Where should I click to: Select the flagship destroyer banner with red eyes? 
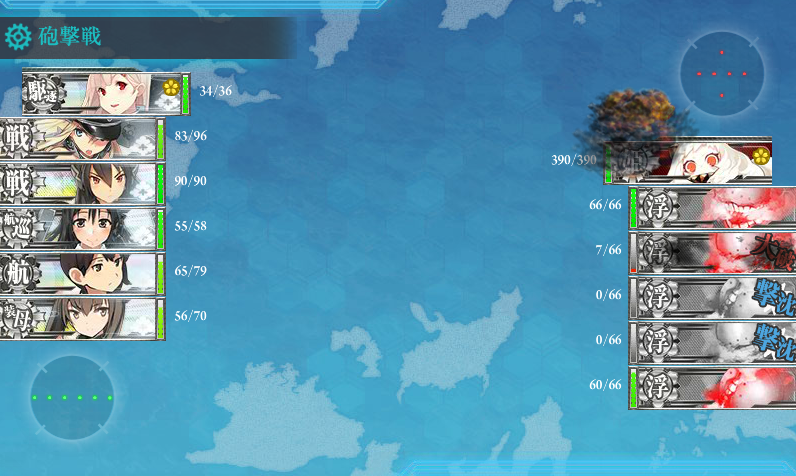[x=104, y=93]
